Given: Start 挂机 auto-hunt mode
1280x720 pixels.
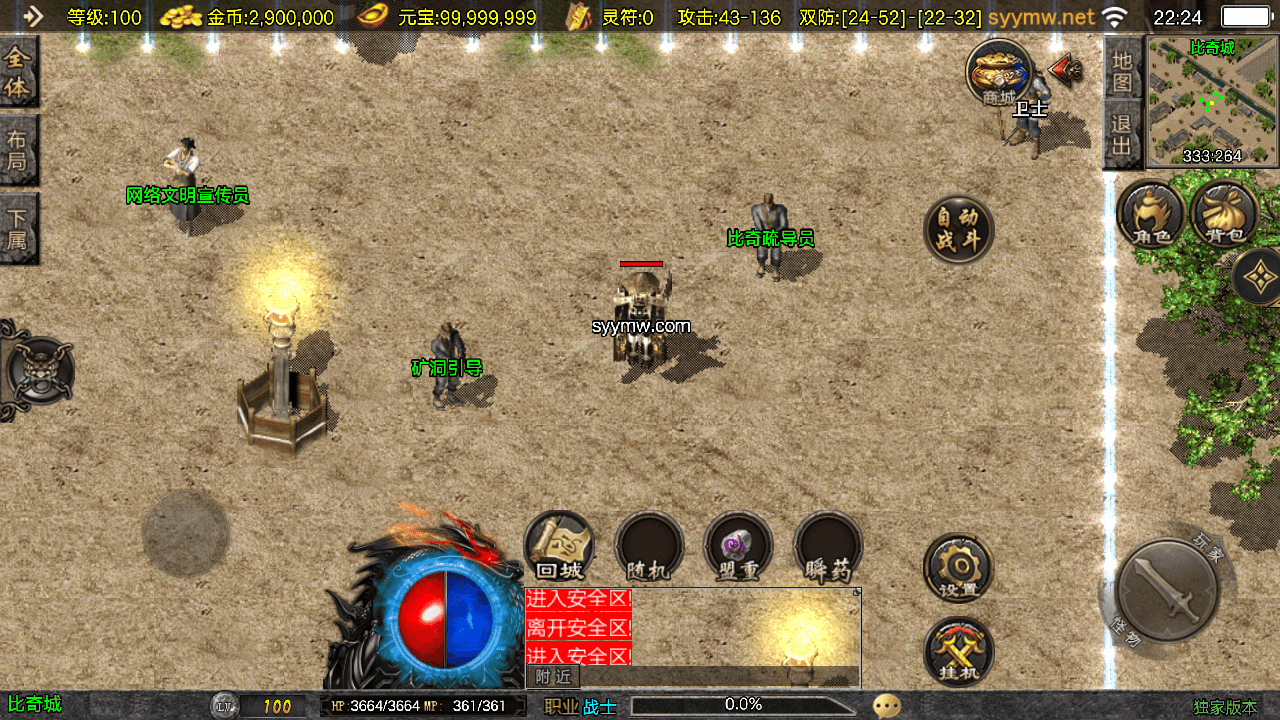Looking at the screenshot, I should click(x=958, y=651).
